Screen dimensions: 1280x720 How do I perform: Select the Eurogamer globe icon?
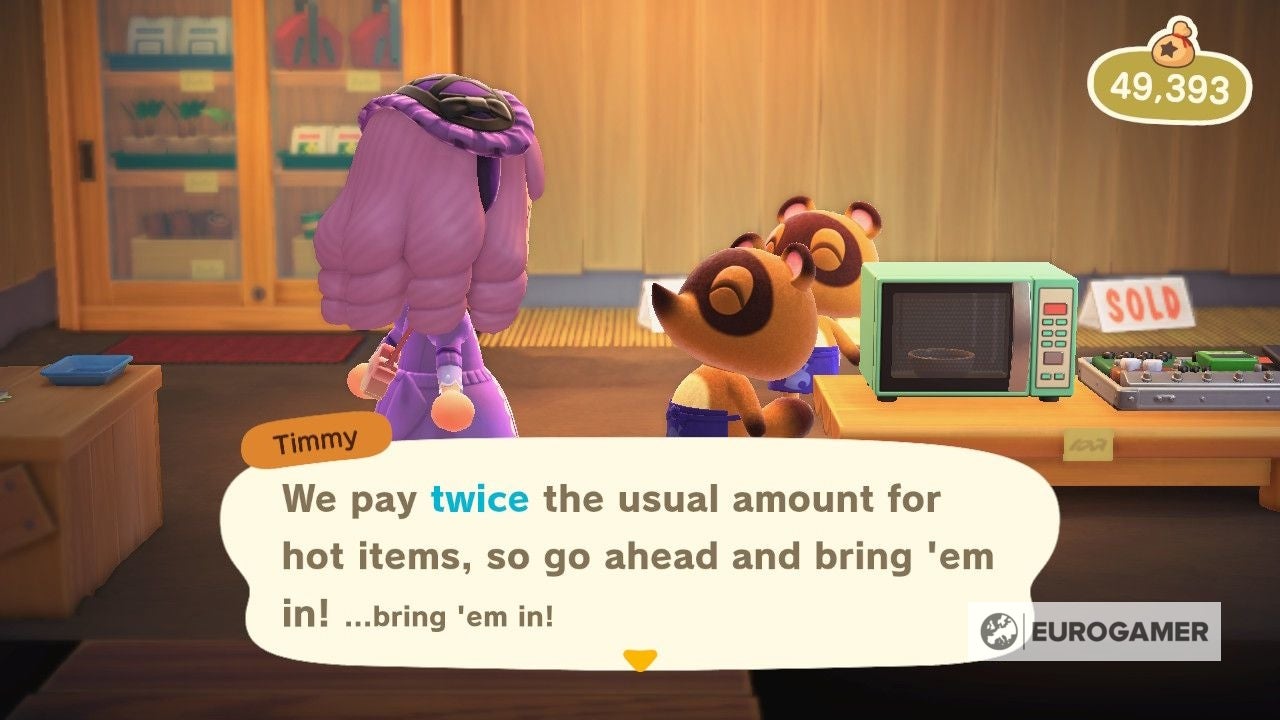click(1000, 631)
